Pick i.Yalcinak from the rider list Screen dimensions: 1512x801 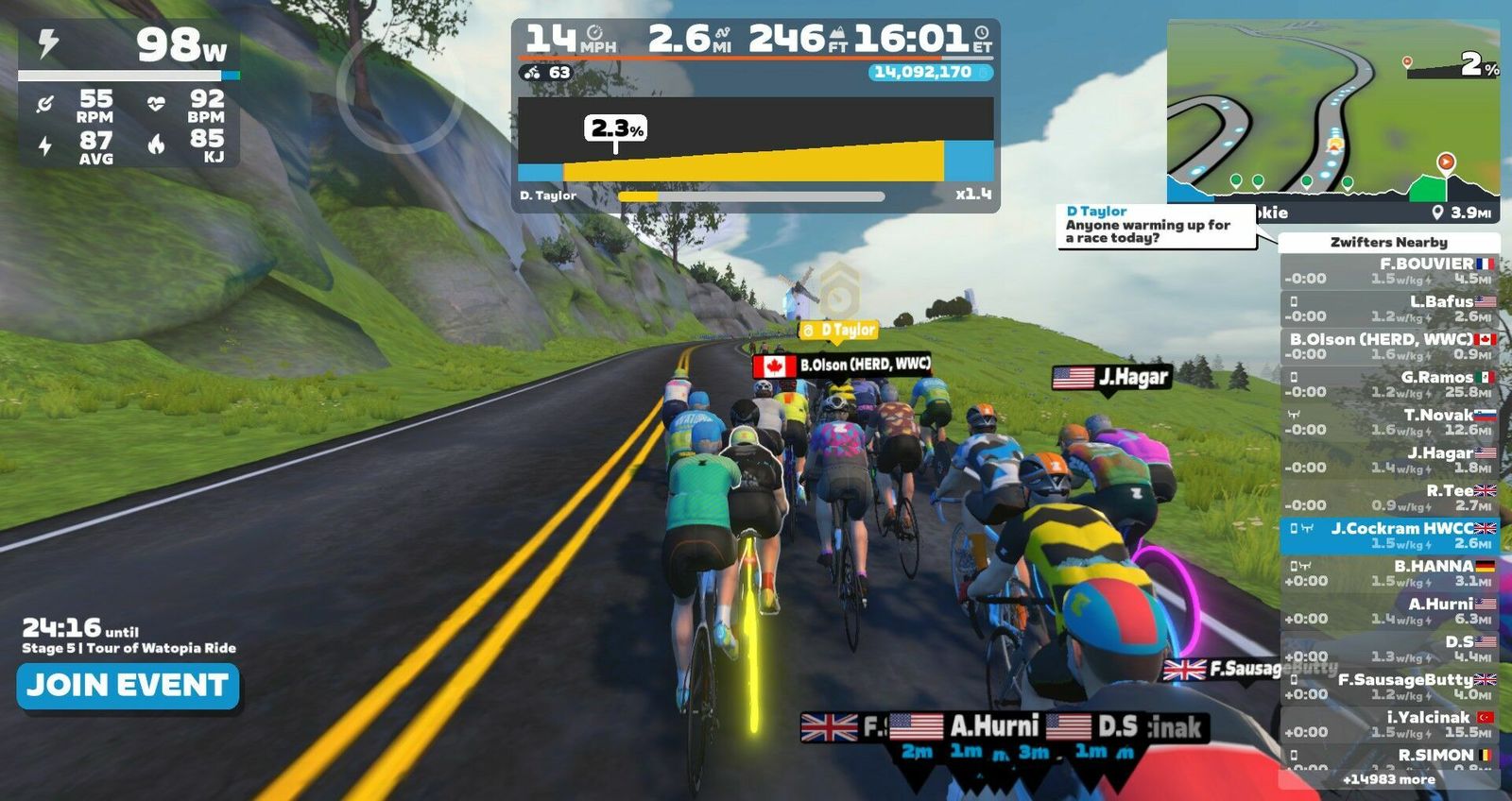pyautogui.click(x=1389, y=724)
